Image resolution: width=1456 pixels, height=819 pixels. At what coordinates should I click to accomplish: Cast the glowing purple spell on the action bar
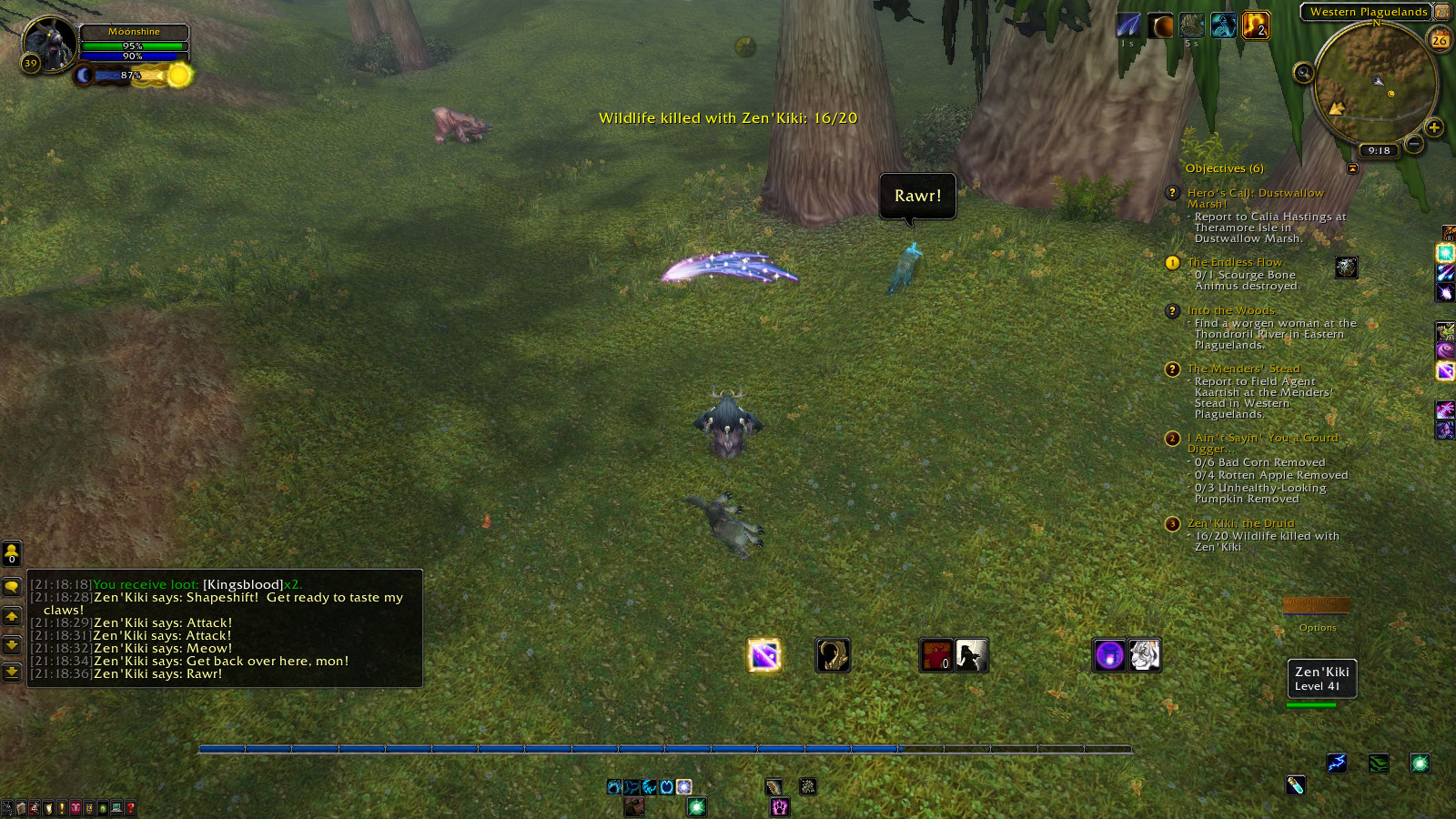coord(763,654)
